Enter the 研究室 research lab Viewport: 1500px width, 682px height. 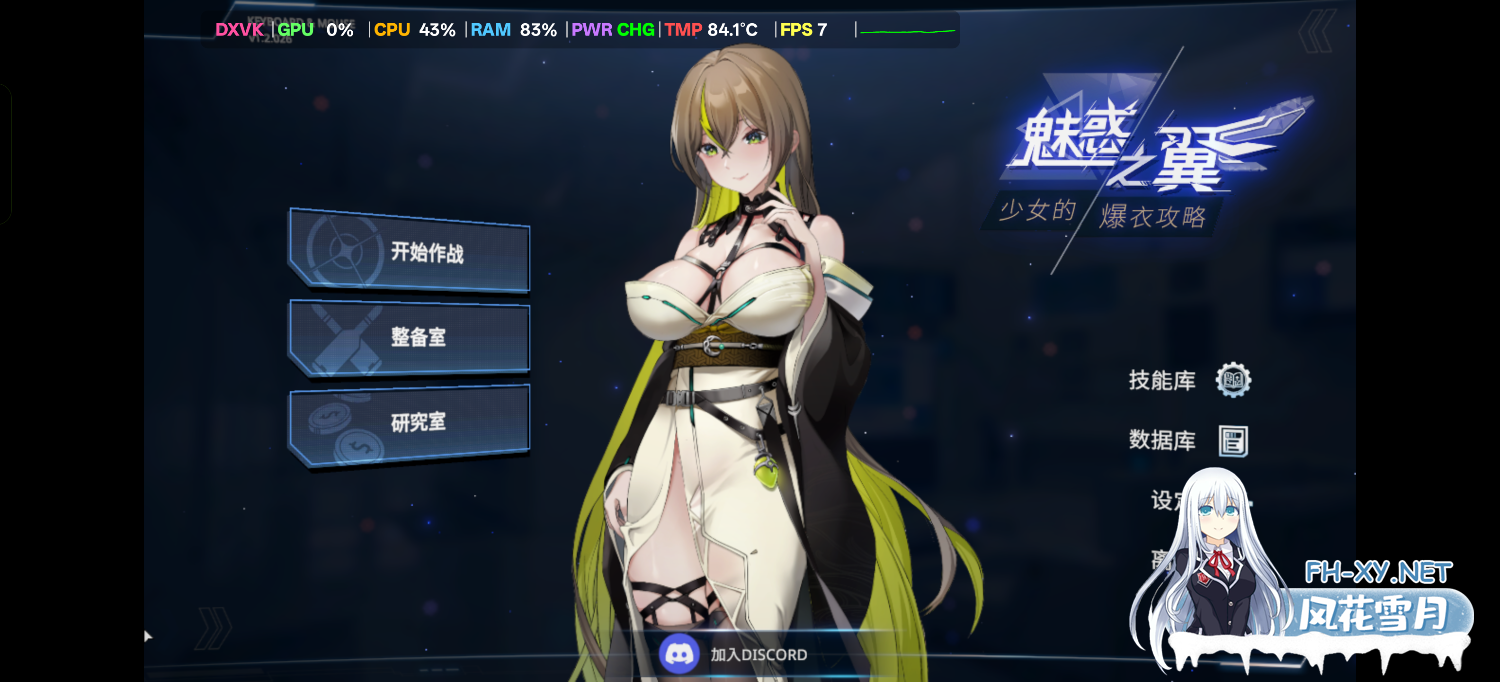(x=410, y=422)
